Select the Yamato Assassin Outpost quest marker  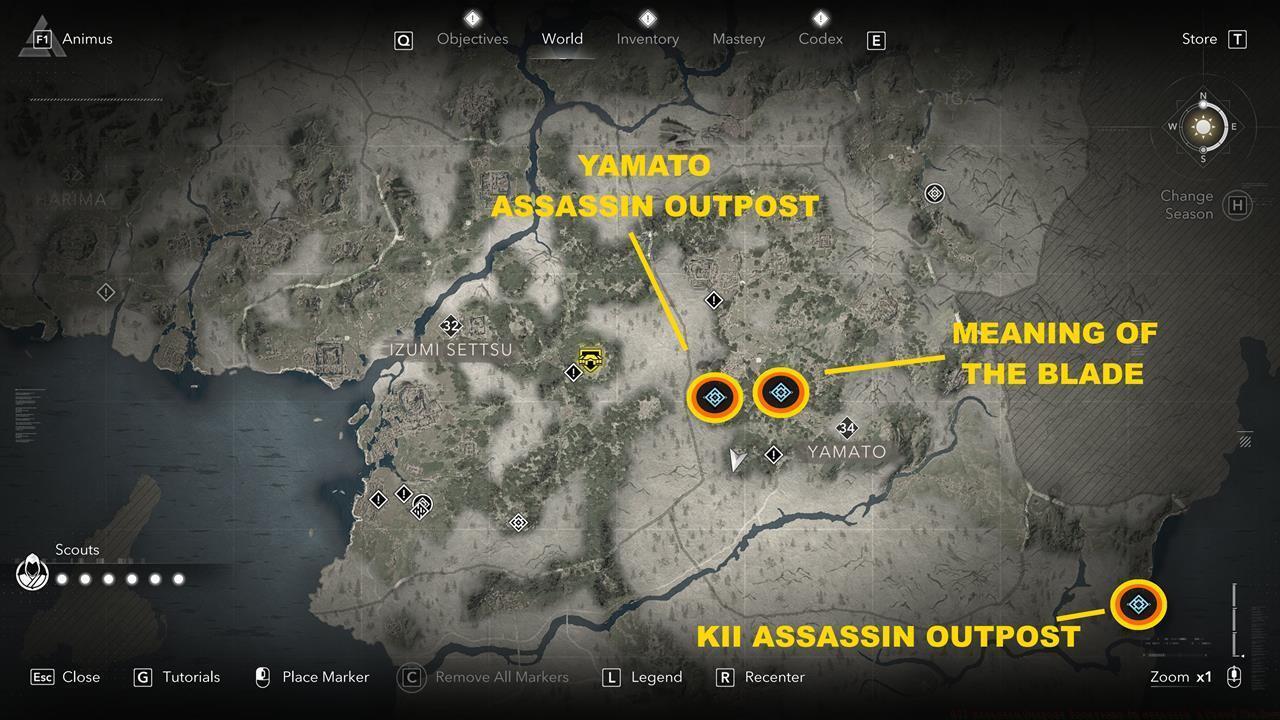coord(713,396)
